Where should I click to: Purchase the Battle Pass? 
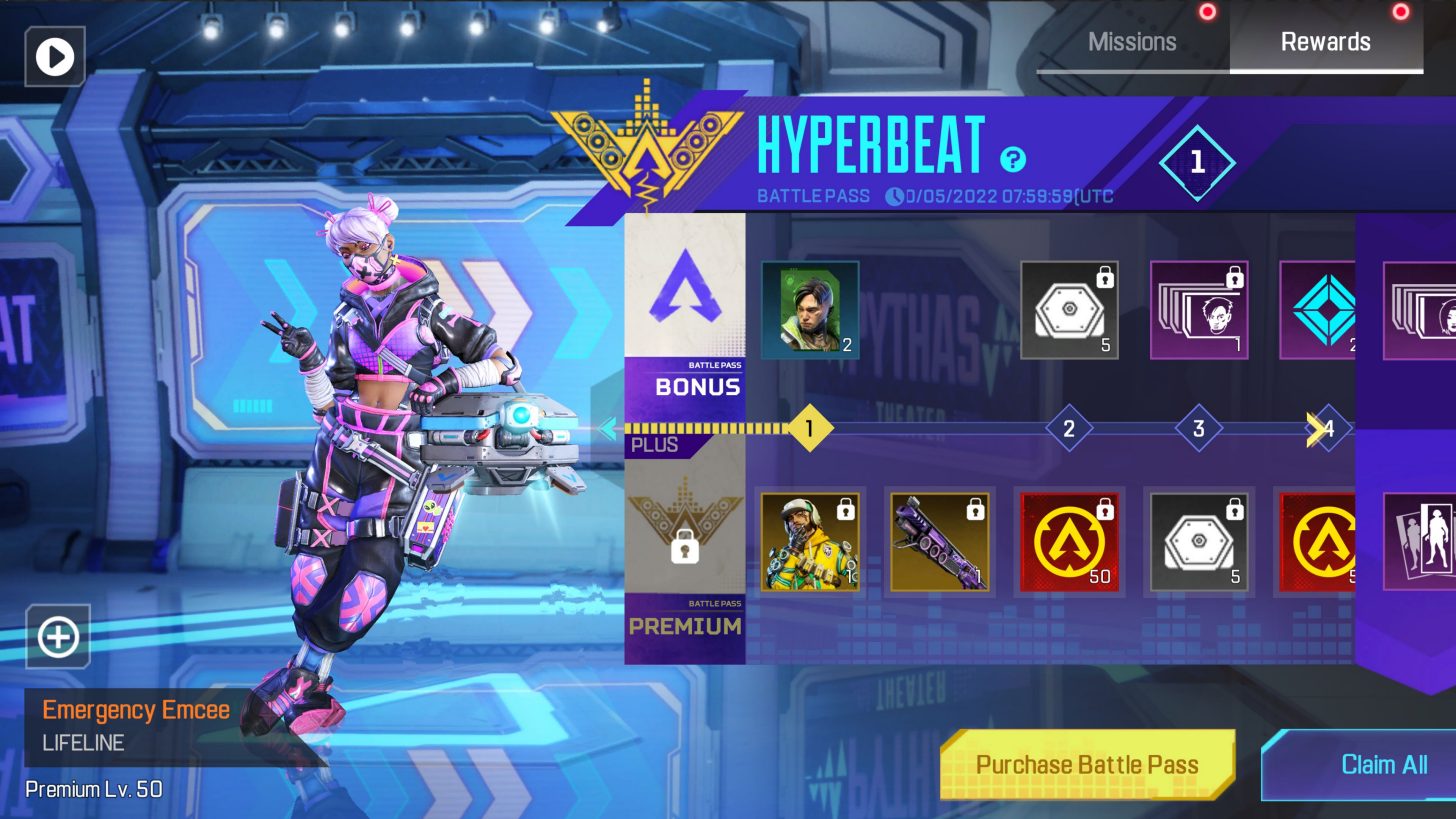point(1087,765)
